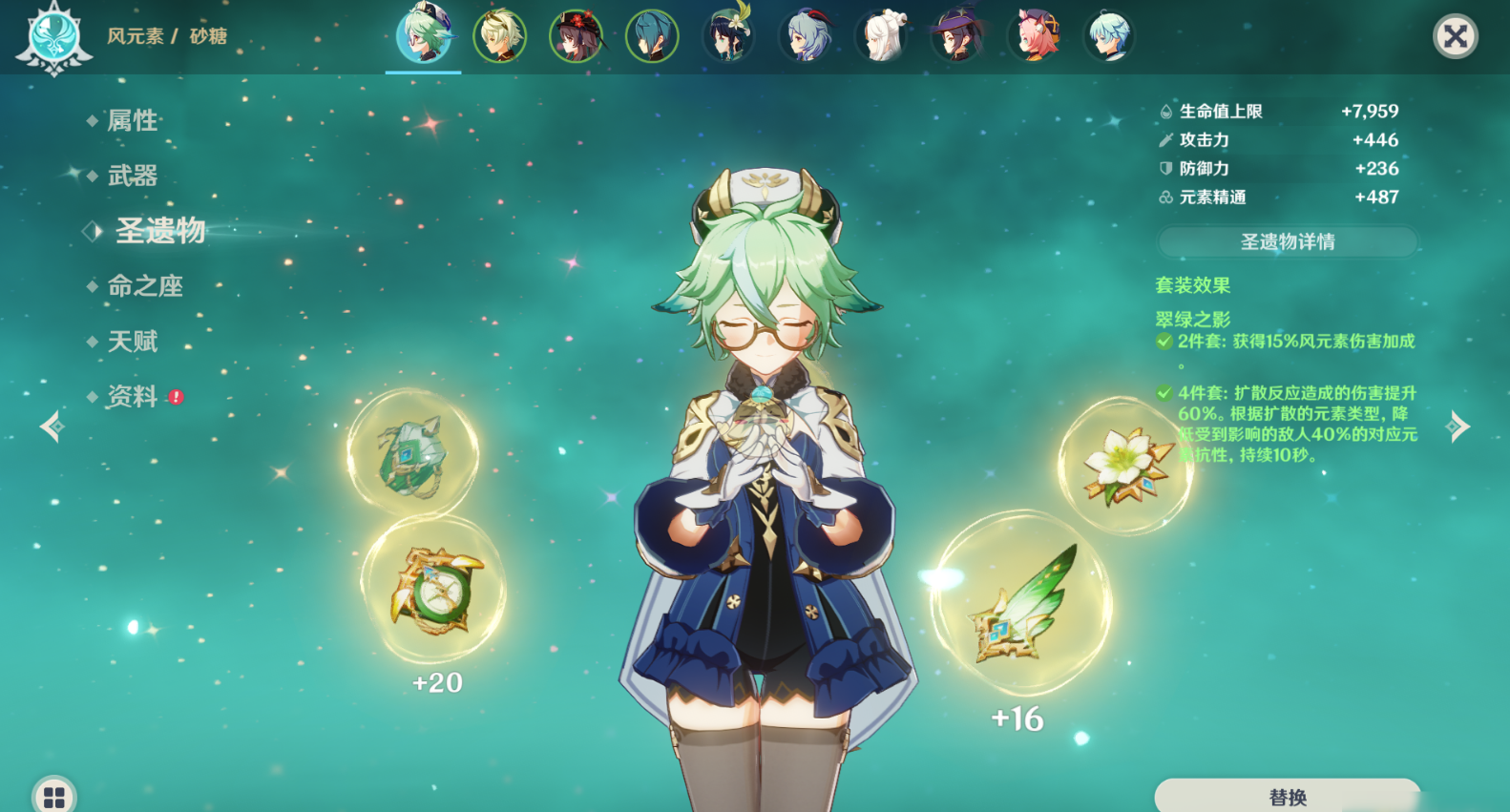Open the four-square grid menu icon
The image size is (1510, 812).
coord(54,796)
